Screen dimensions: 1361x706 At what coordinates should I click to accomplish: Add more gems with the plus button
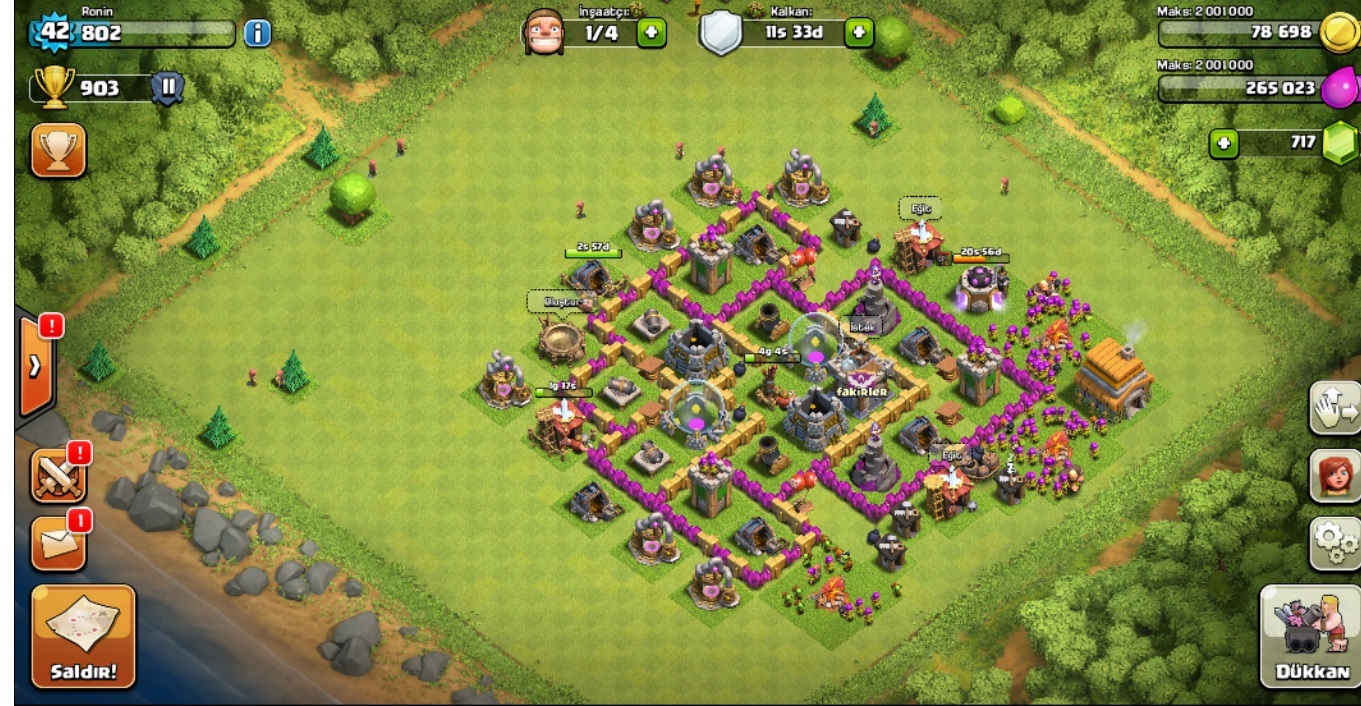1223,143
